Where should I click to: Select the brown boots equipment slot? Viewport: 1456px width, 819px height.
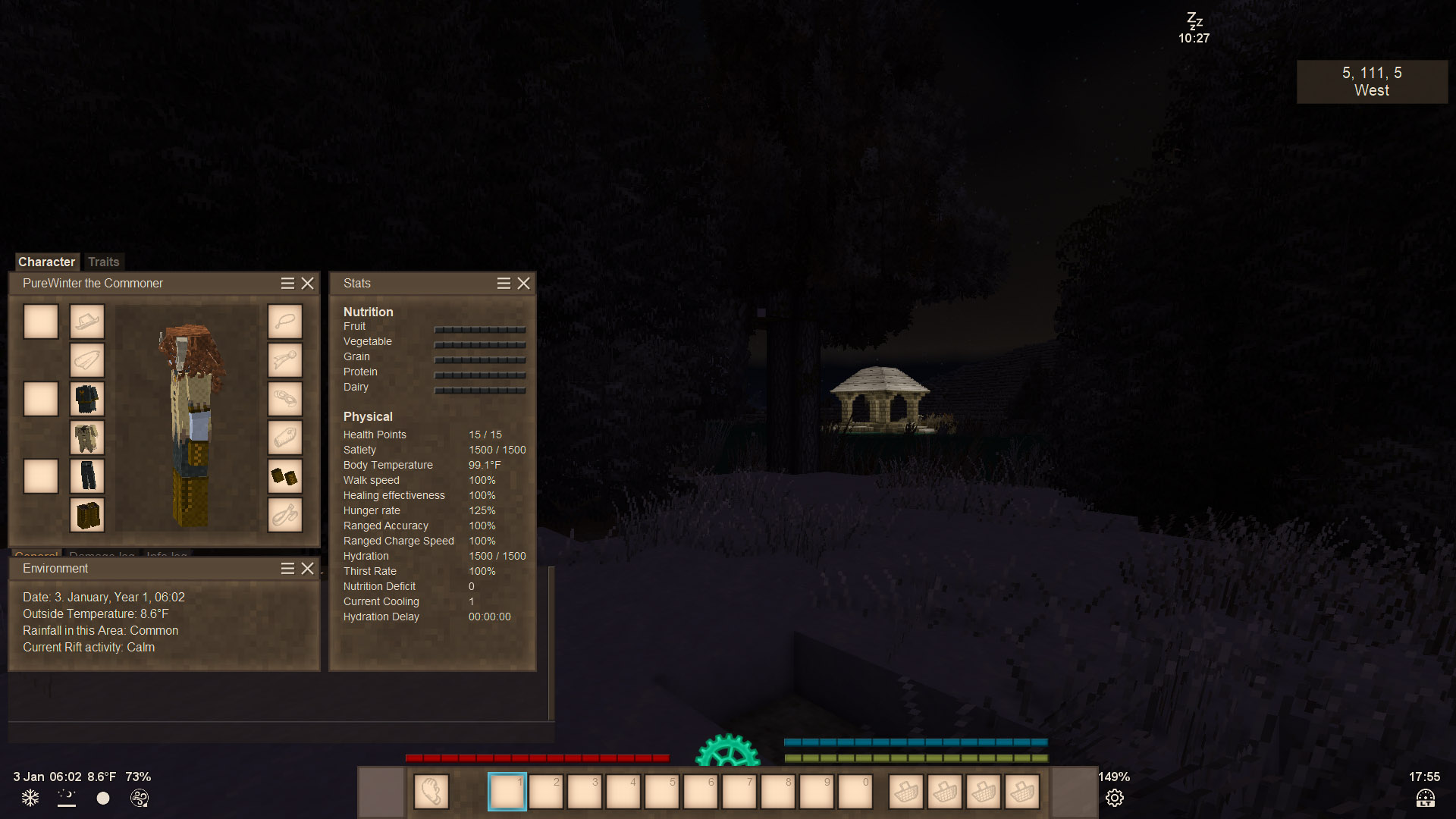point(87,515)
